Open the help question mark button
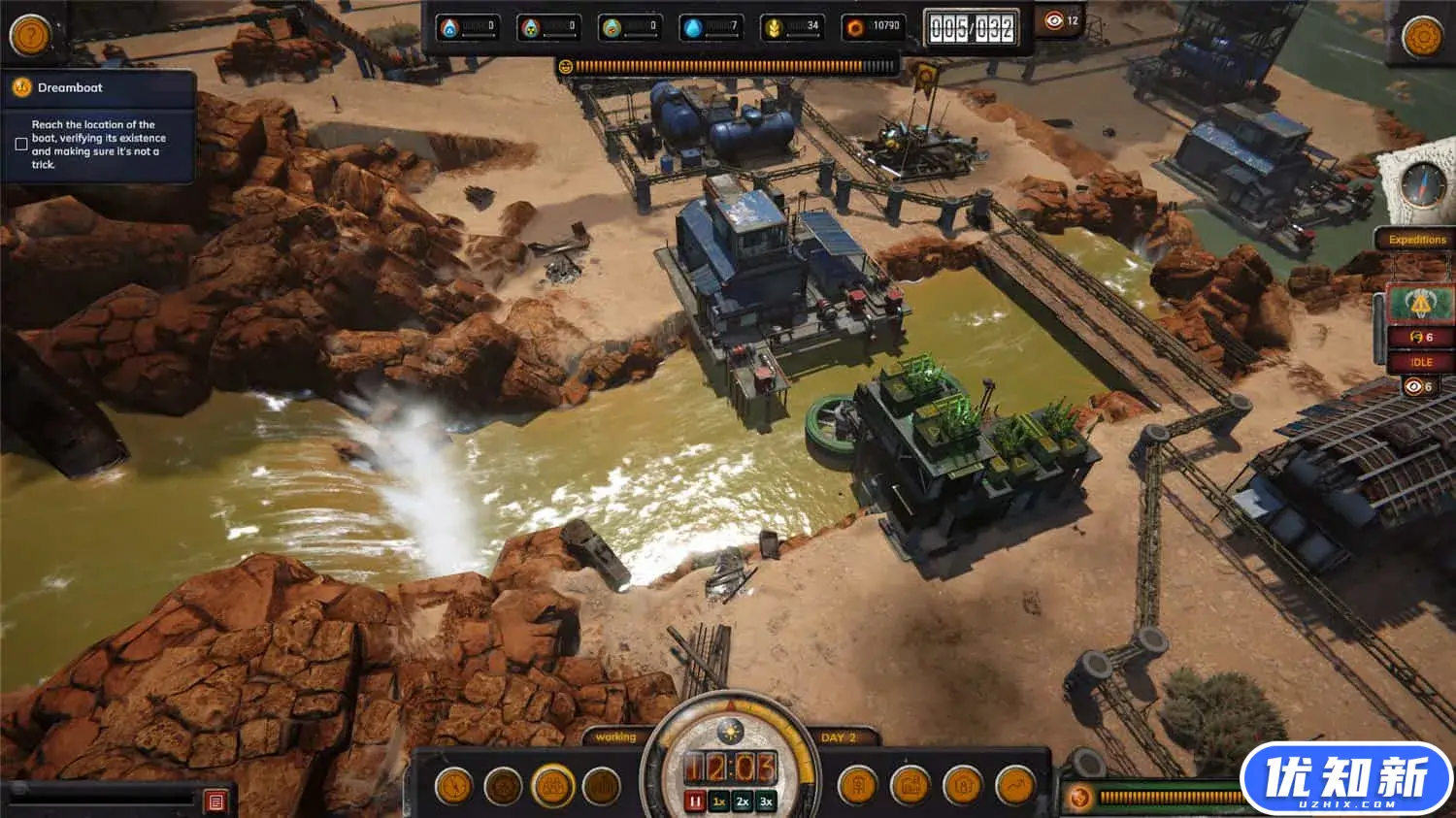 pyautogui.click(x=30, y=35)
